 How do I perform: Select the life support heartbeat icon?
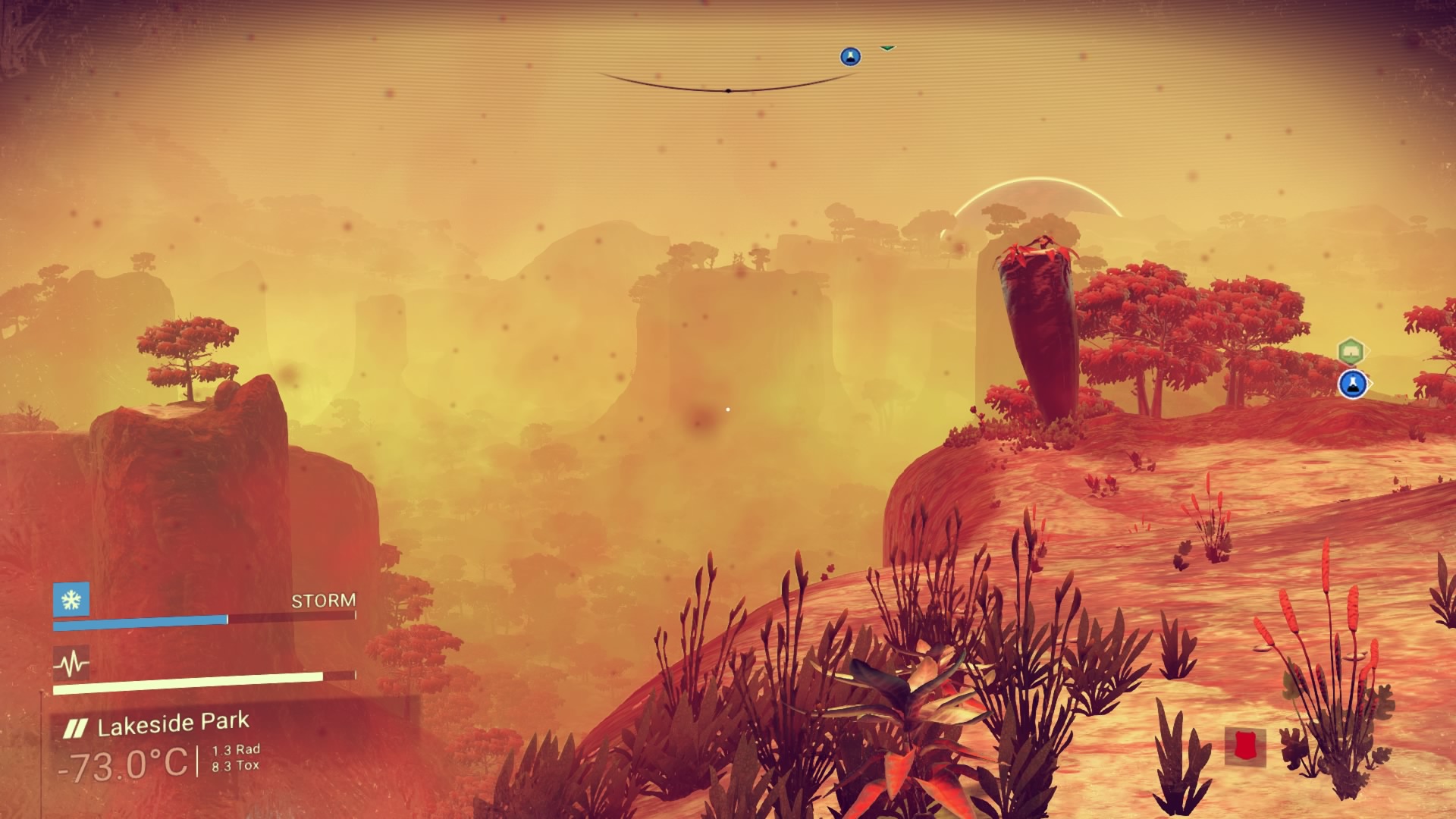click(x=71, y=664)
